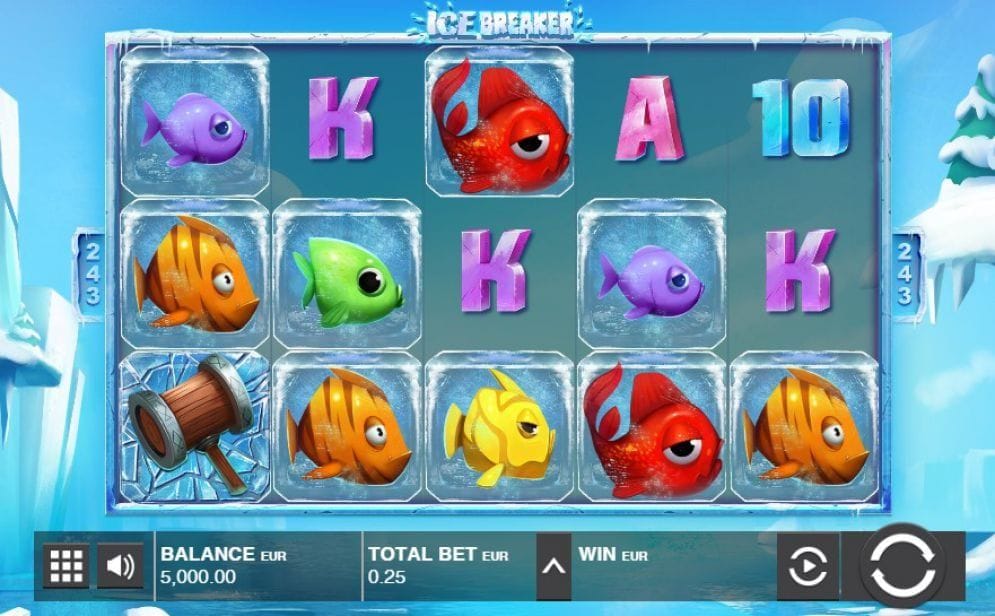Spin the reels with the big spin button
Viewport: 995px width, 616px height.
[x=903, y=565]
